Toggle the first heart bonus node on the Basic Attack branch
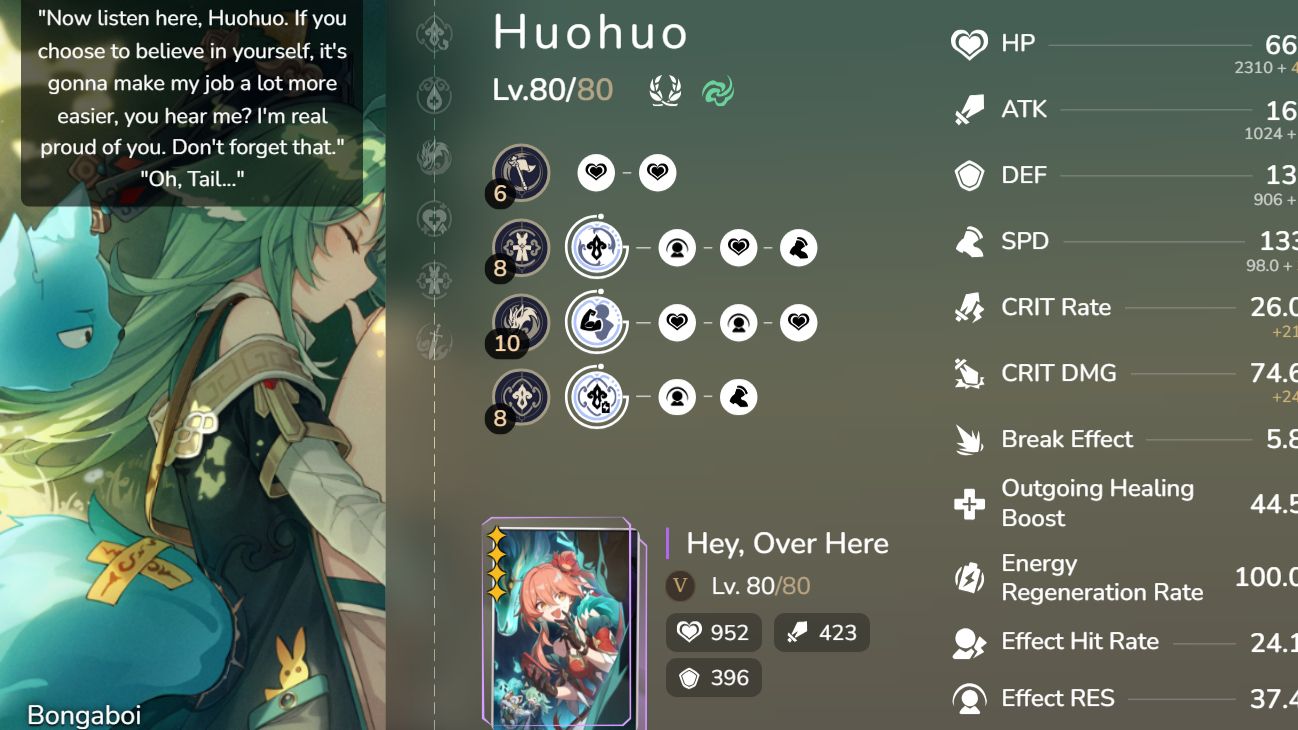1298x730 pixels. click(x=596, y=172)
